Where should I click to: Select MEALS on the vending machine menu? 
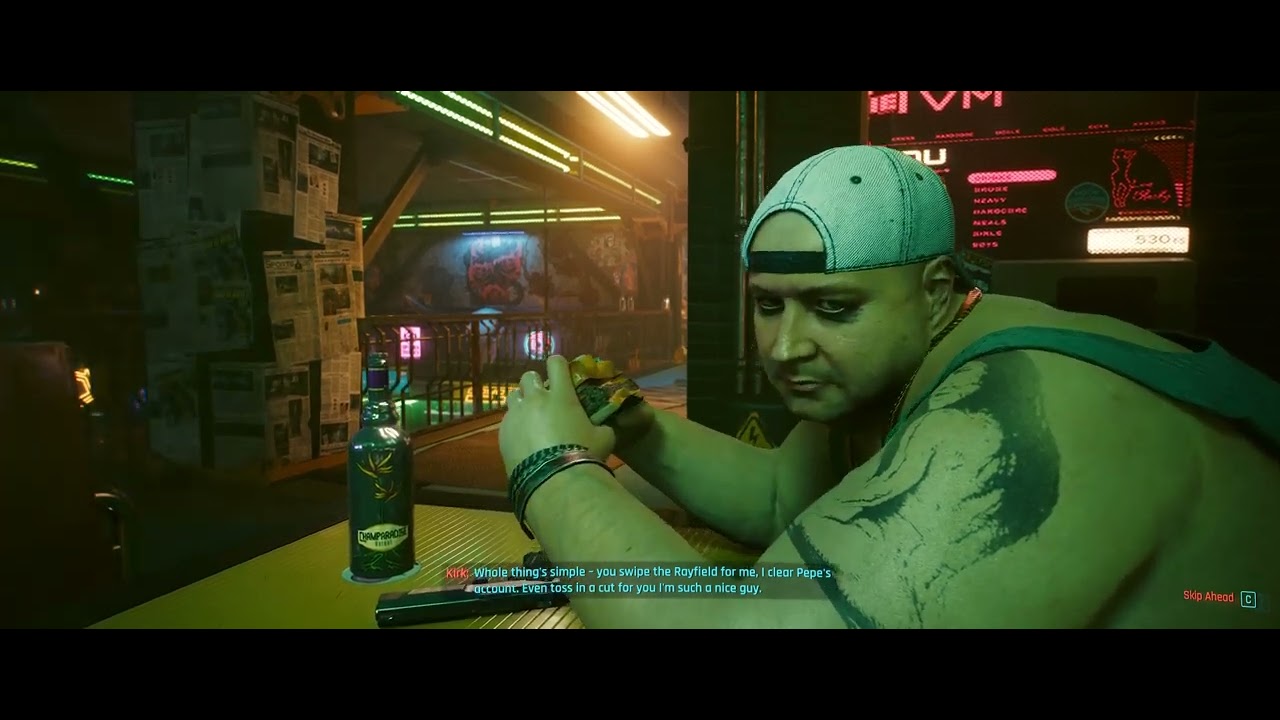pyautogui.click(x=989, y=223)
